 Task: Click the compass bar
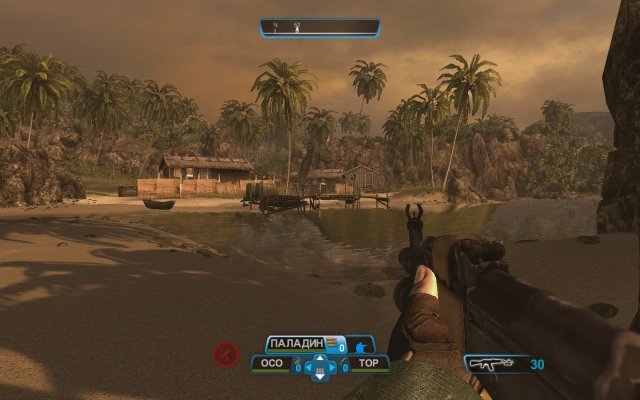tap(320, 28)
